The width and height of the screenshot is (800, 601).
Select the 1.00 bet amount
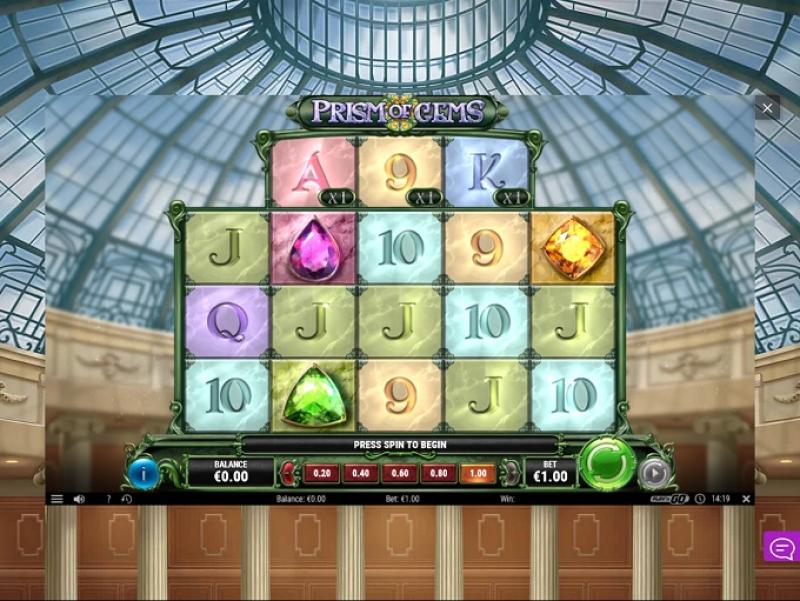coord(477,473)
